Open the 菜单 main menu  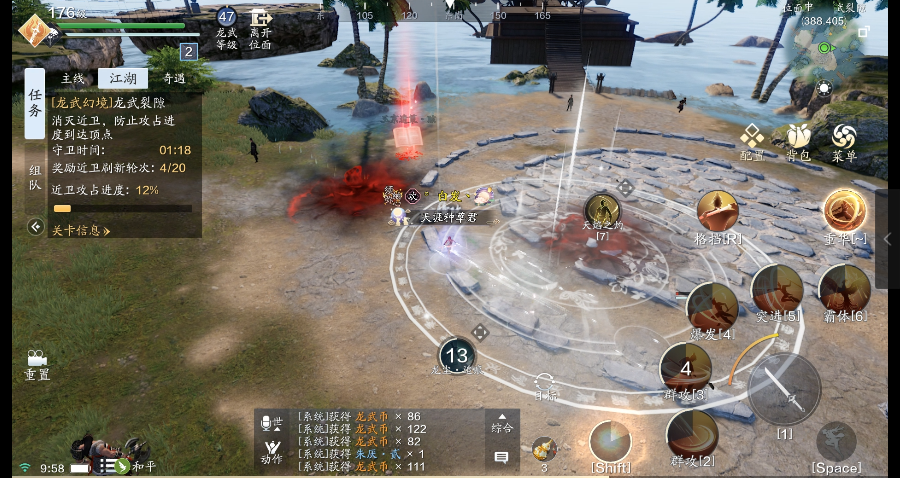(x=844, y=141)
